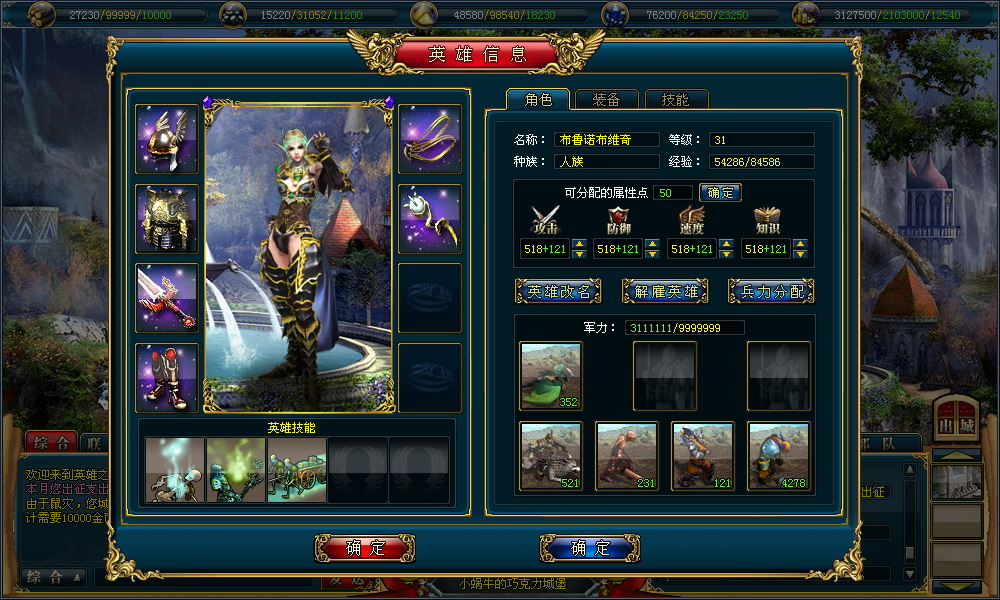Image resolution: width=1000 pixels, height=600 pixels.
Task: Click the 解雇英雄 dismiss hero button
Action: pyautogui.click(x=665, y=291)
